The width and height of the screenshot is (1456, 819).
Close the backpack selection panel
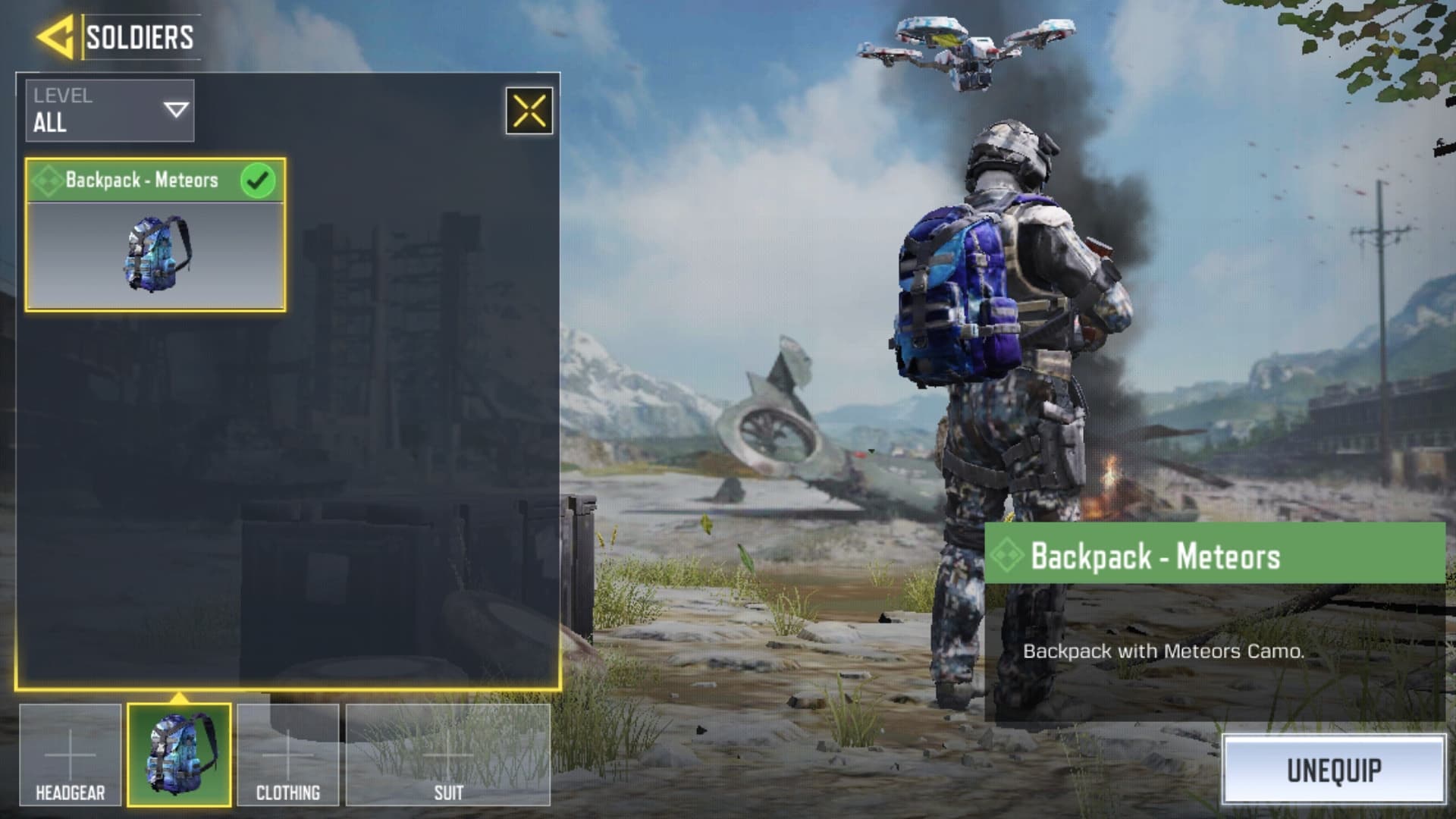[x=529, y=111]
